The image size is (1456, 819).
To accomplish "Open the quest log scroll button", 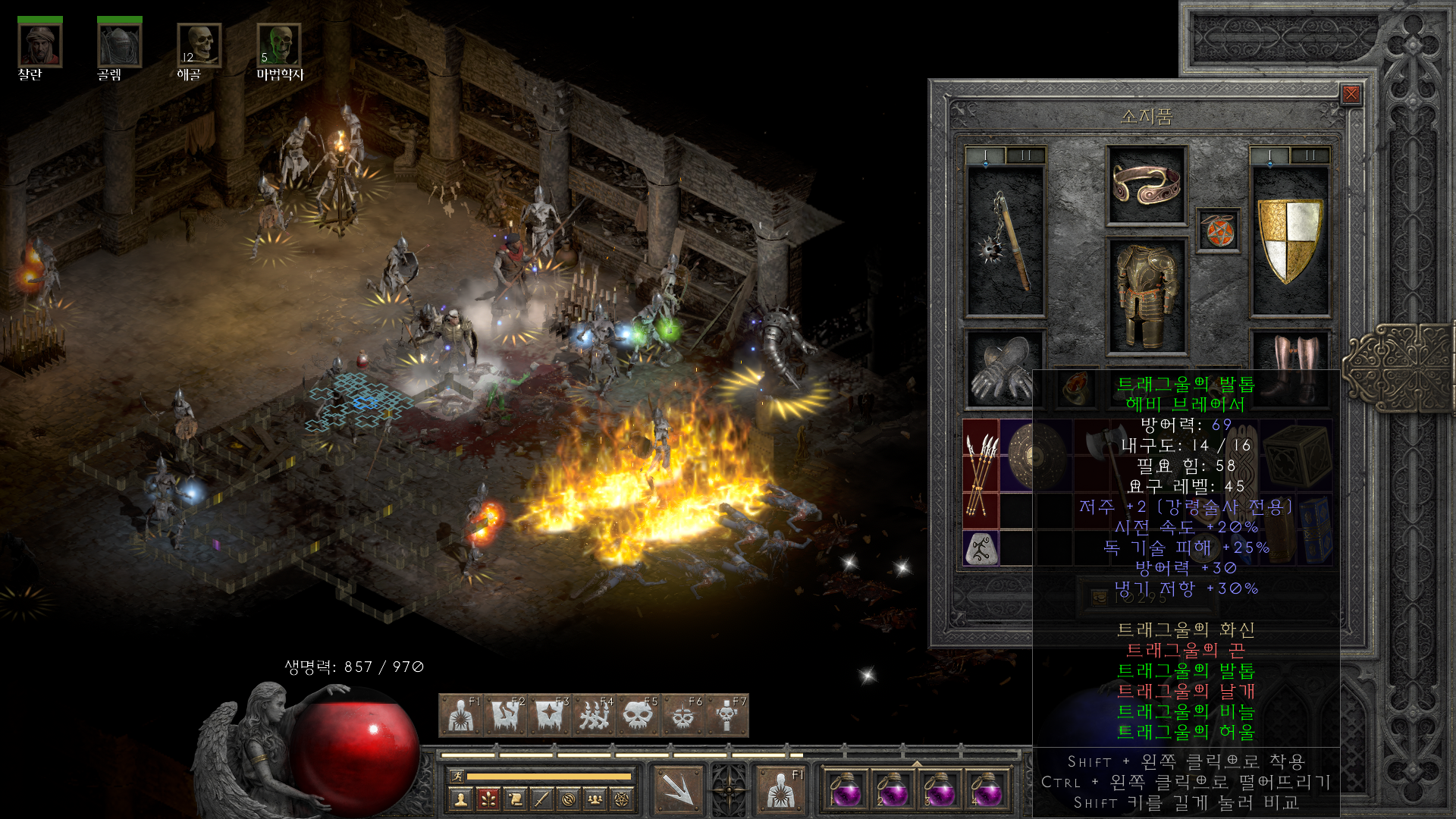I will (515, 799).
